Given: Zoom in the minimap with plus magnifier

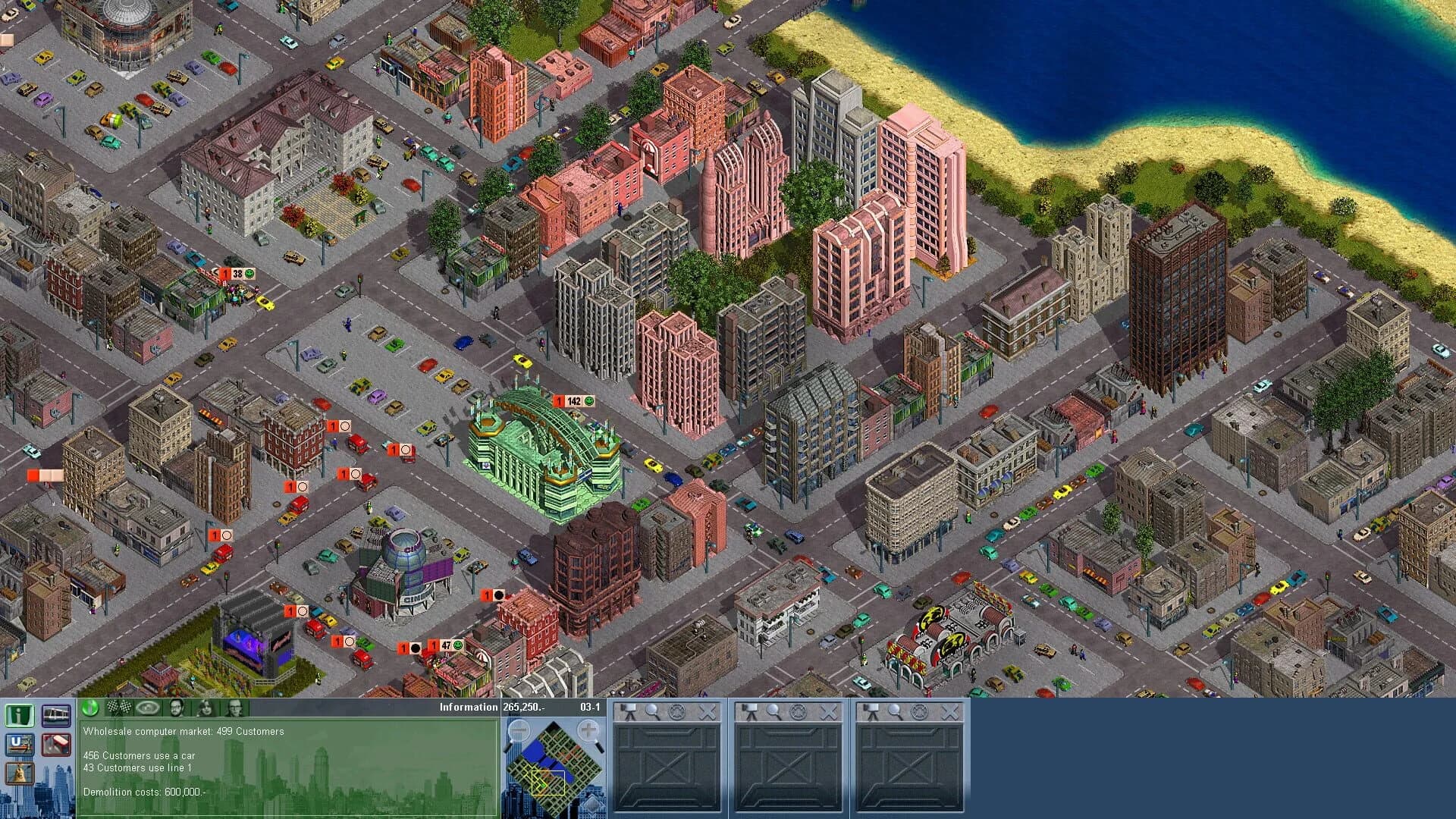Looking at the screenshot, I should 588,730.
